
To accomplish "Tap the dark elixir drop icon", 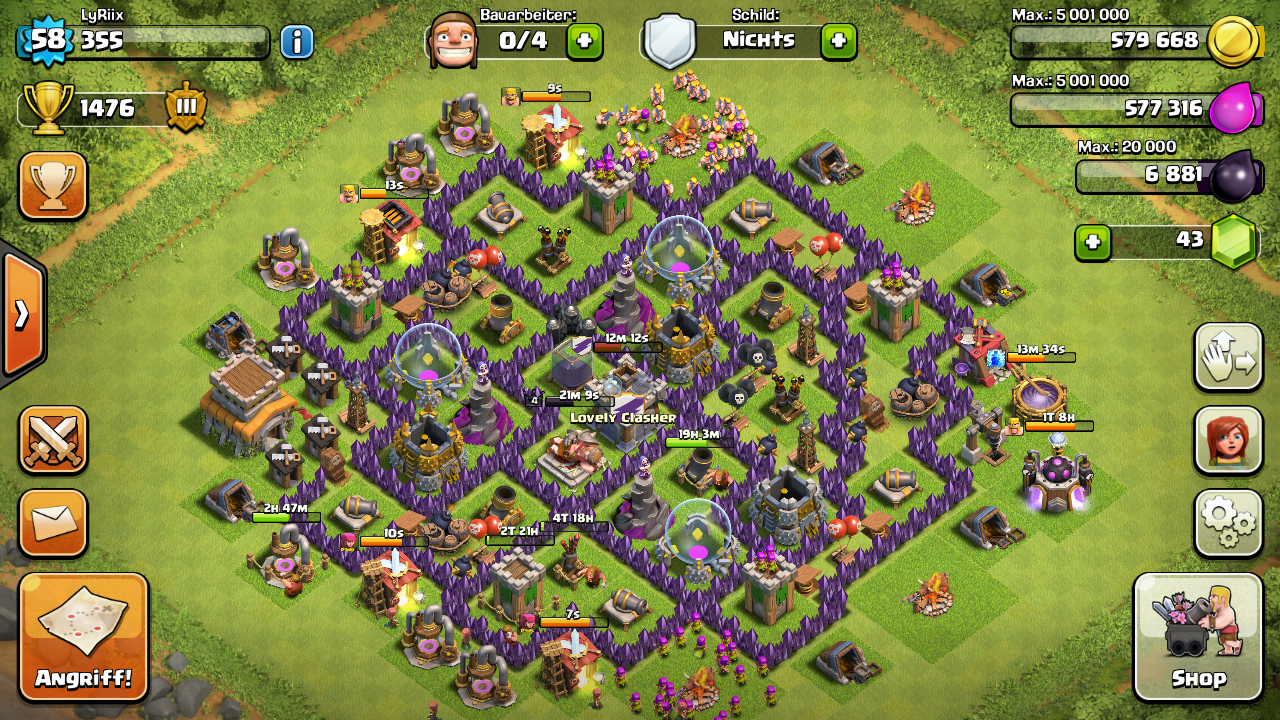I will click(x=1232, y=176).
